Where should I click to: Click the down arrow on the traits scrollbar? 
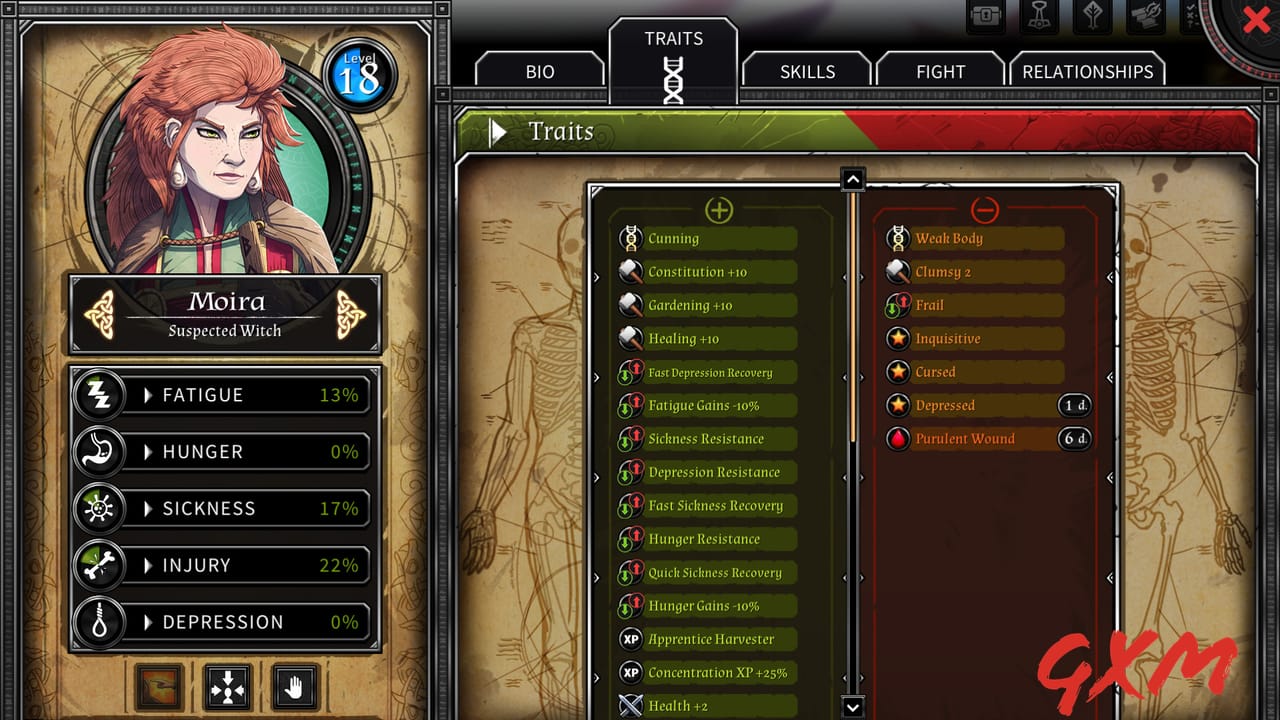[852, 705]
